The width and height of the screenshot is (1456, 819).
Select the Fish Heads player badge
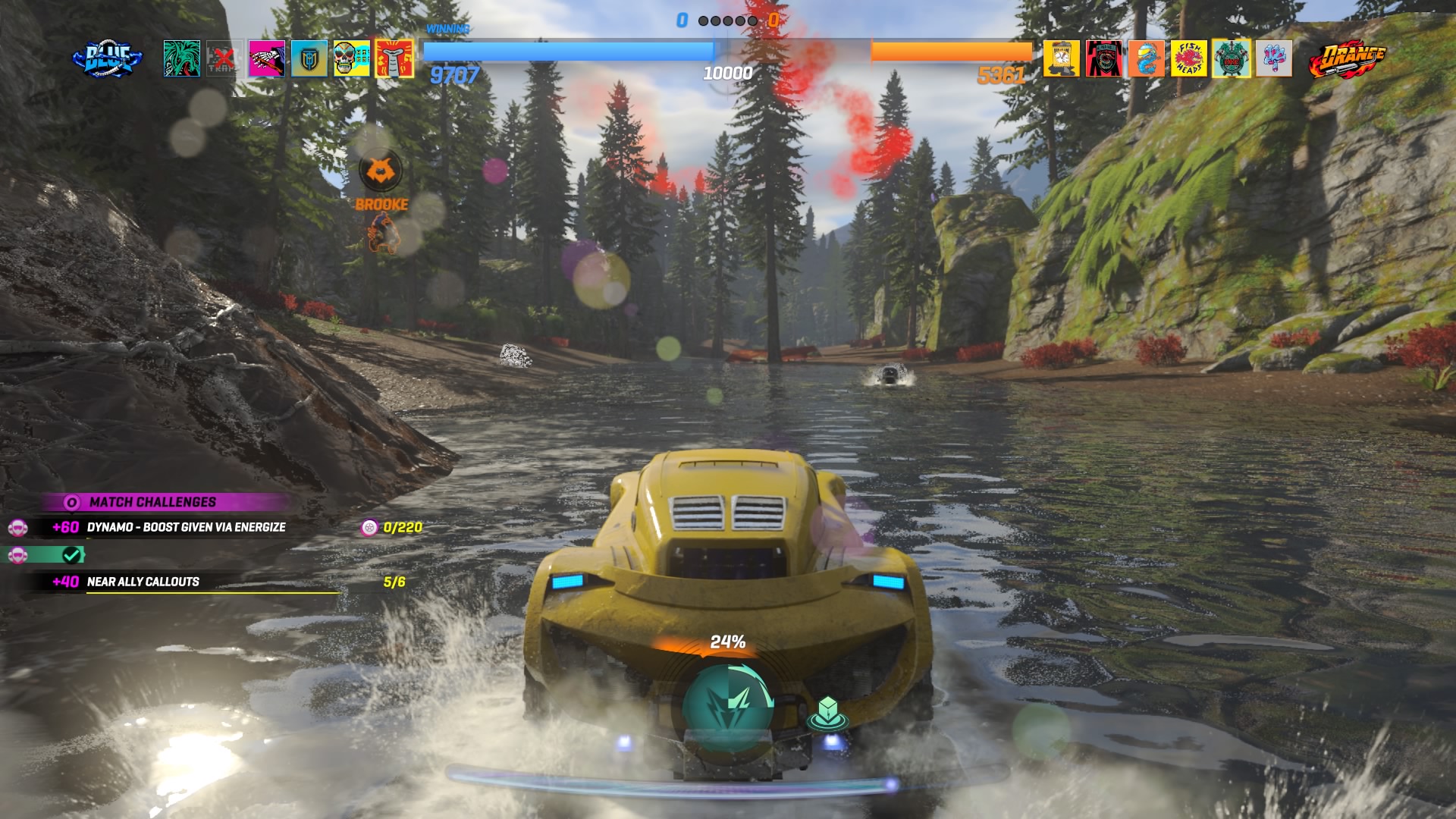[1188, 58]
